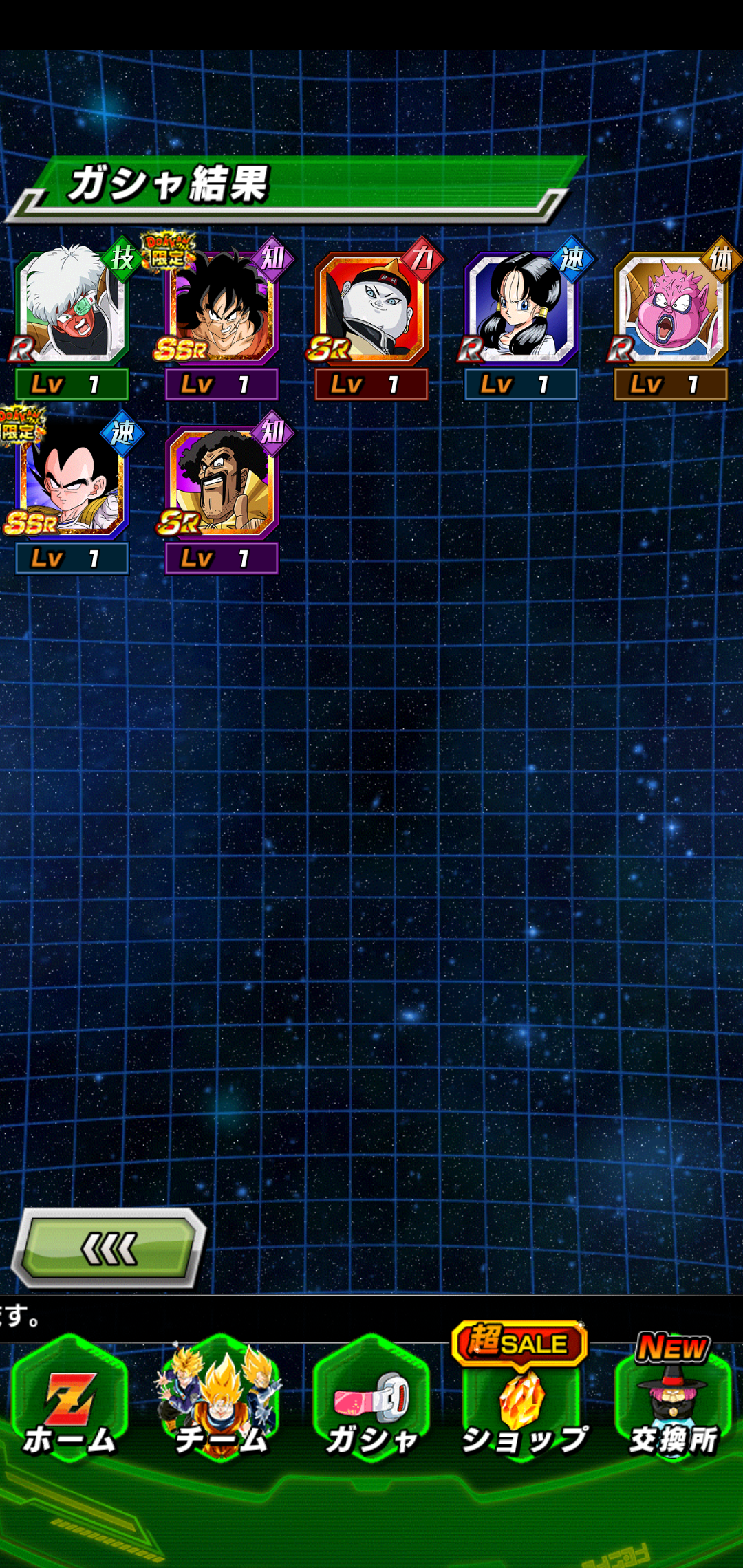Open the SSR Vegeta card

pos(72,482)
